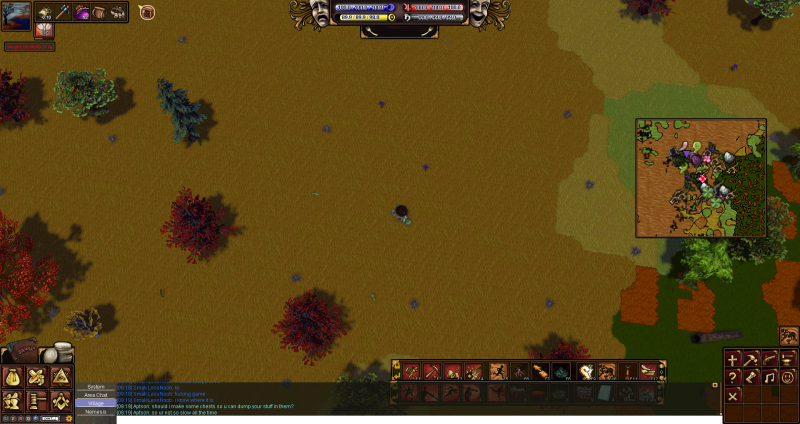Open the Area Chat tab
Image resolution: width=800 pixels, height=424 pixels.
pos(96,395)
